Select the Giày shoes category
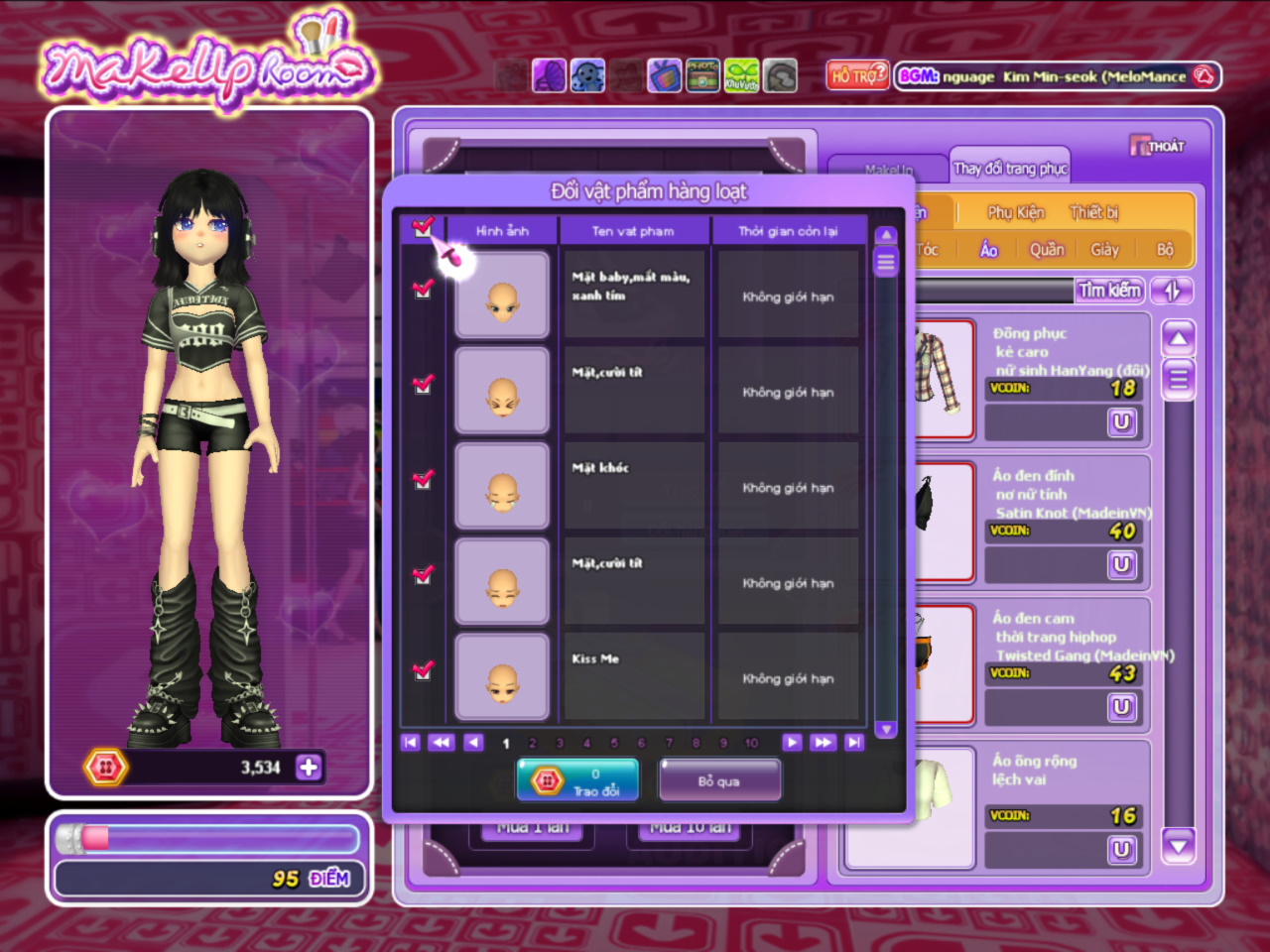The width and height of the screenshot is (1270, 952). click(1104, 250)
